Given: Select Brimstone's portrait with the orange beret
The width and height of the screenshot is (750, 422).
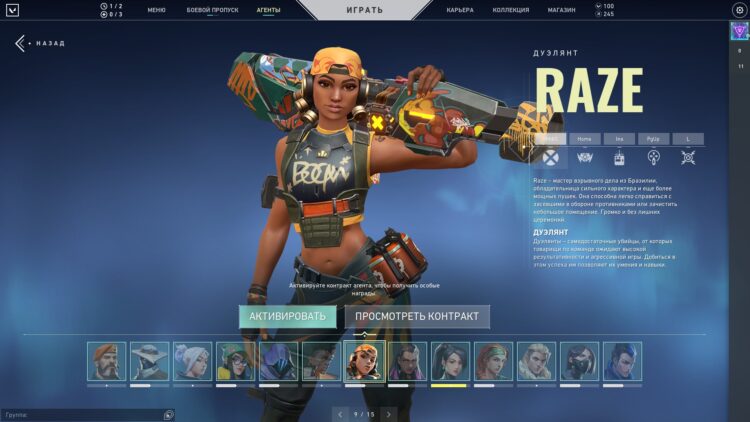Looking at the screenshot, I should [x=106, y=361].
